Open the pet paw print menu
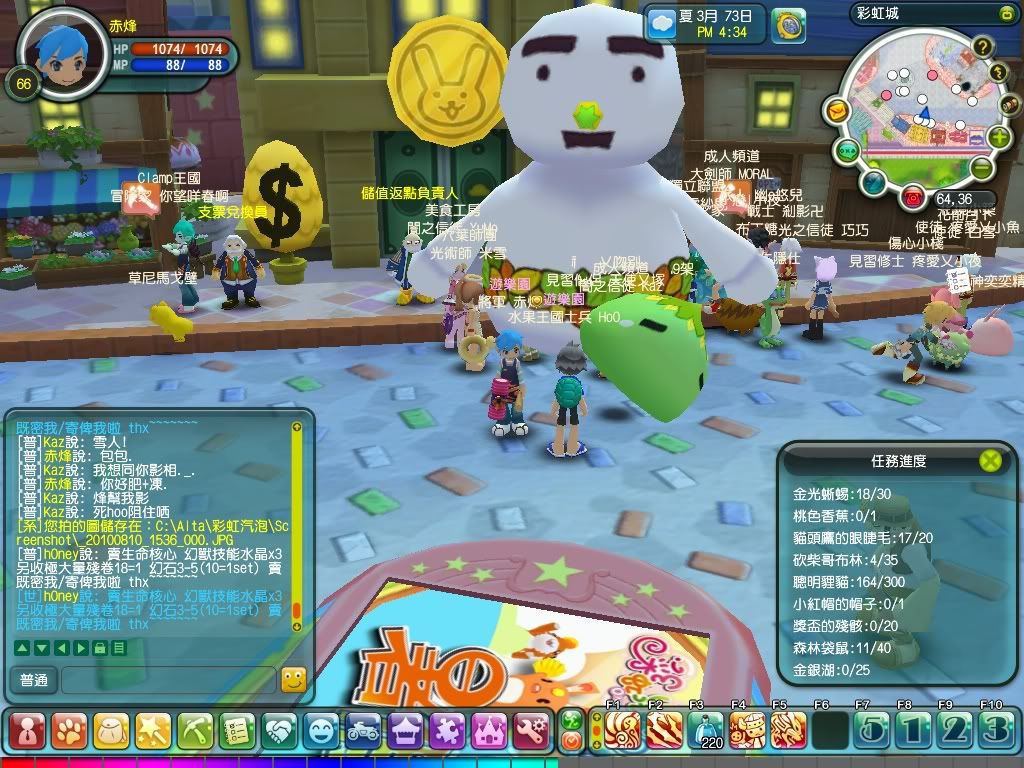The height and width of the screenshot is (768, 1024). (x=67, y=730)
